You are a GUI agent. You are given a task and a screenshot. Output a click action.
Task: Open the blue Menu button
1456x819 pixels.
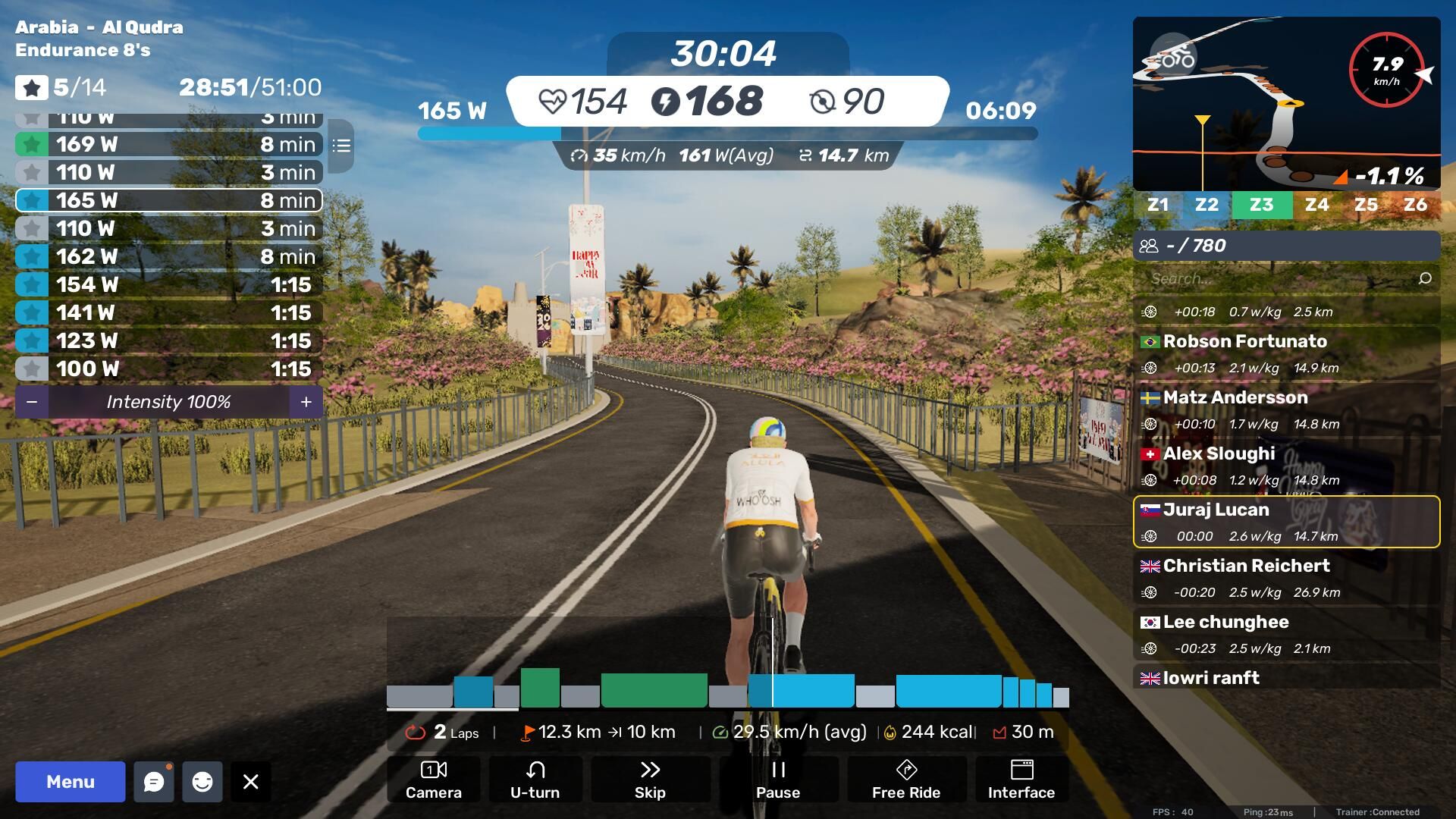pyautogui.click(x=70, y=782)
